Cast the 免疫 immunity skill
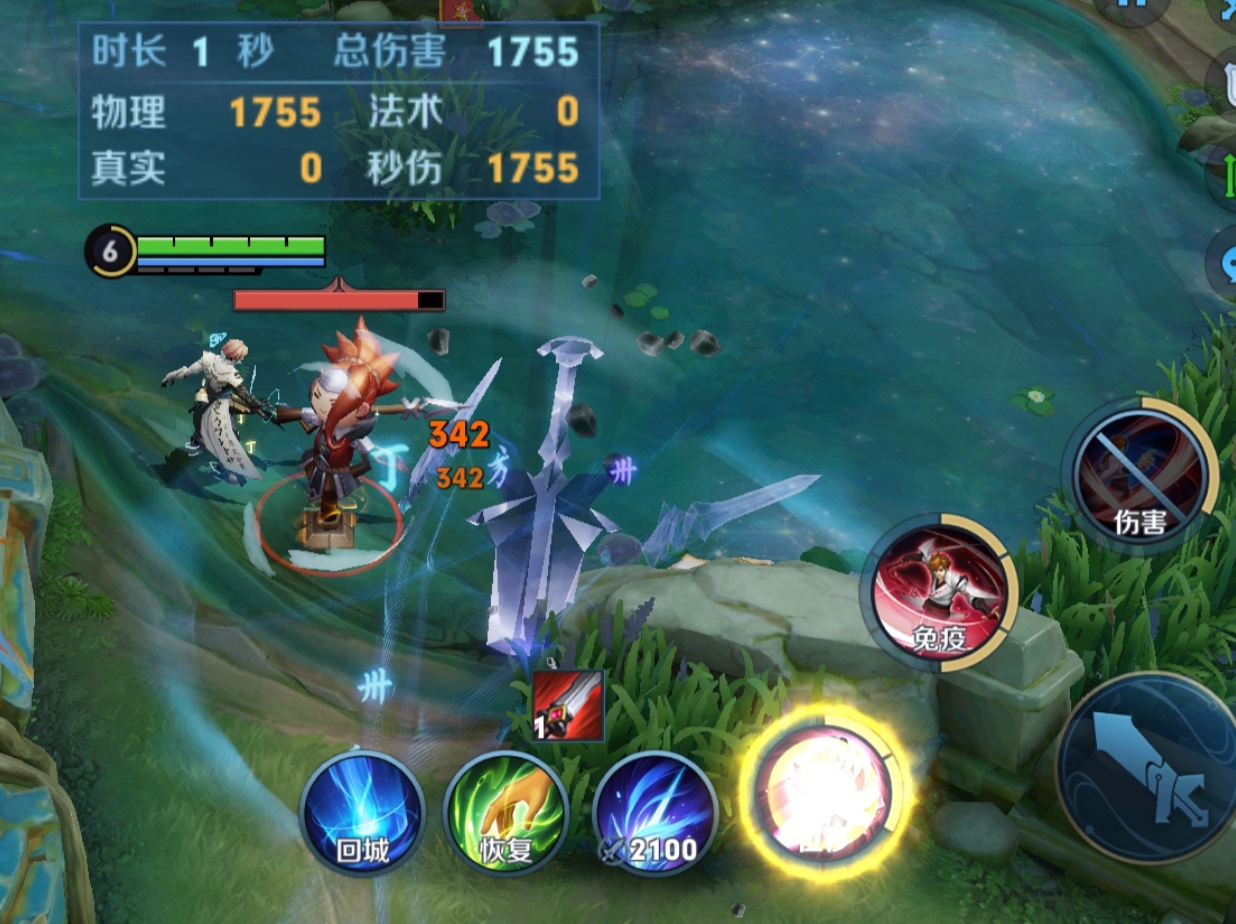The width and height of the screenshot is (1236, 924). coord(939,594)
